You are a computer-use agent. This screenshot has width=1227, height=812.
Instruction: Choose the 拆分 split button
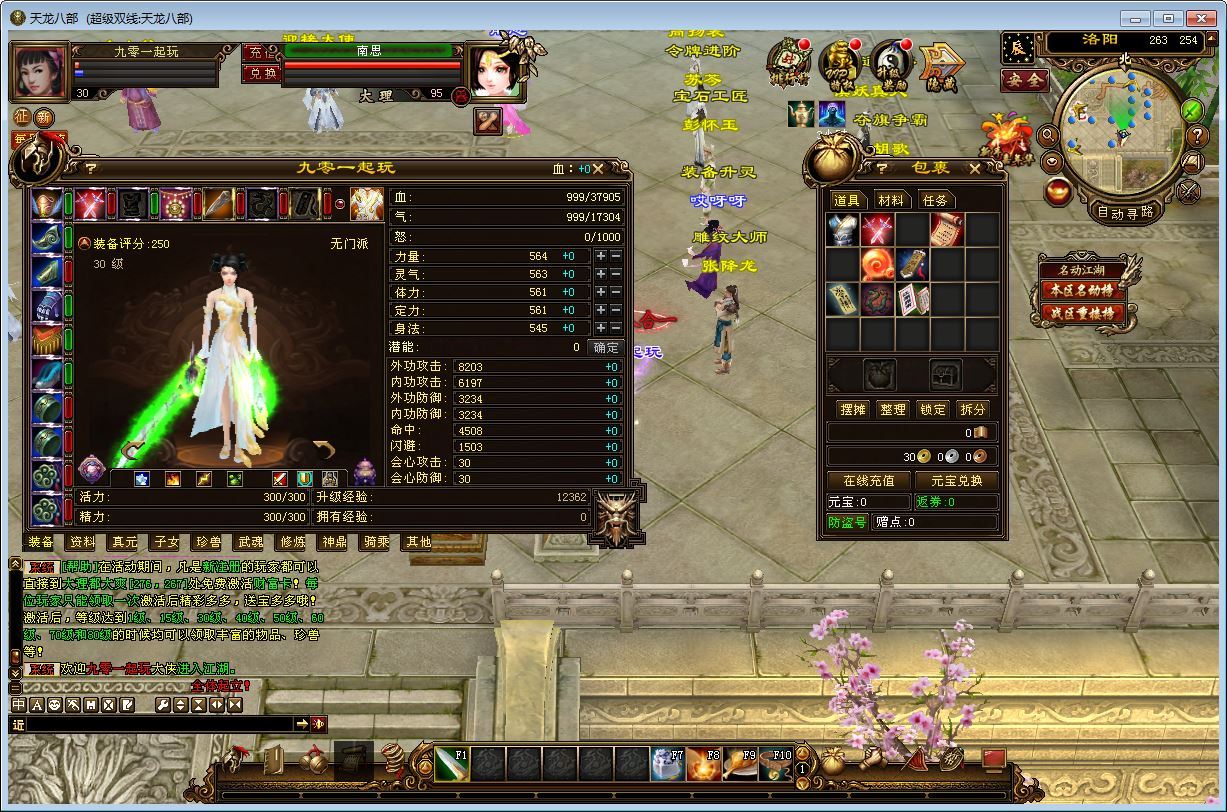click(x=972, y=409)
